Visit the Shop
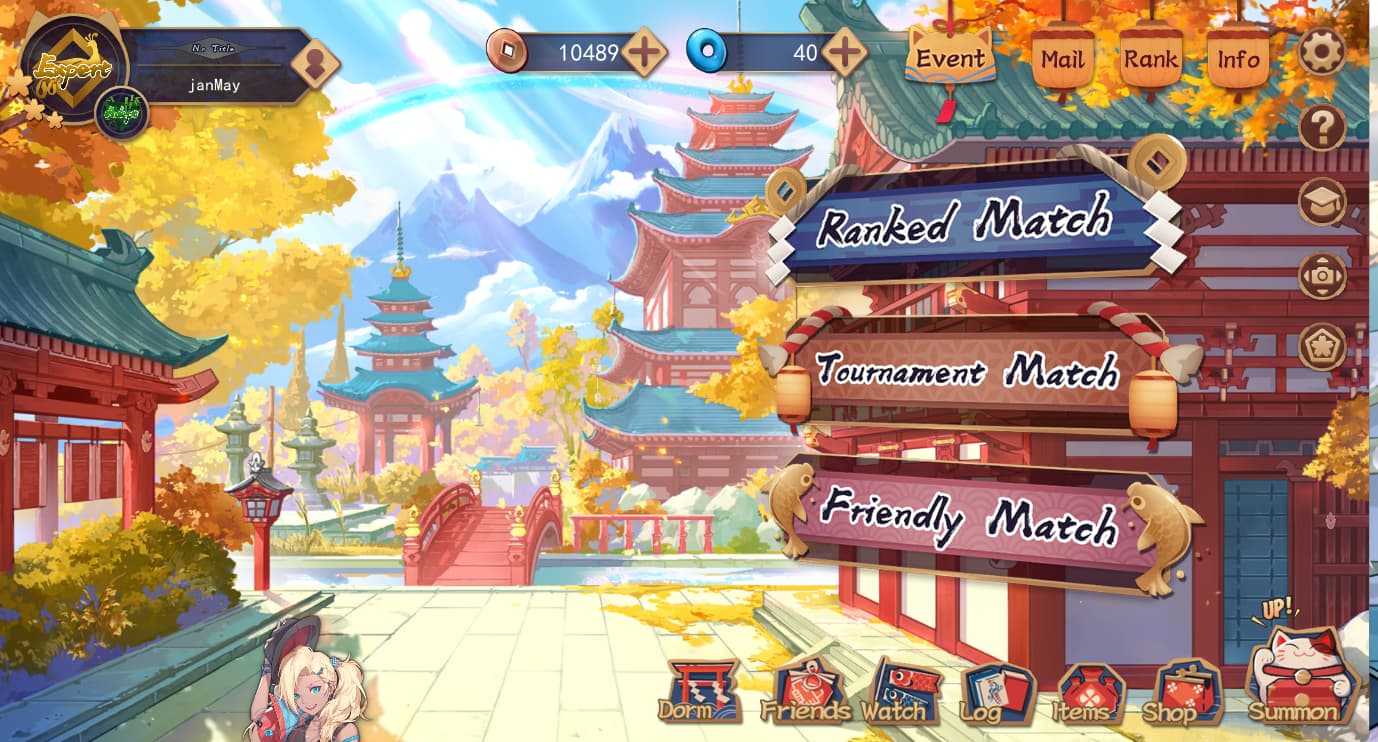Screen dimensions: 1378x742 pyautogui.click(x=1186, y=694)
